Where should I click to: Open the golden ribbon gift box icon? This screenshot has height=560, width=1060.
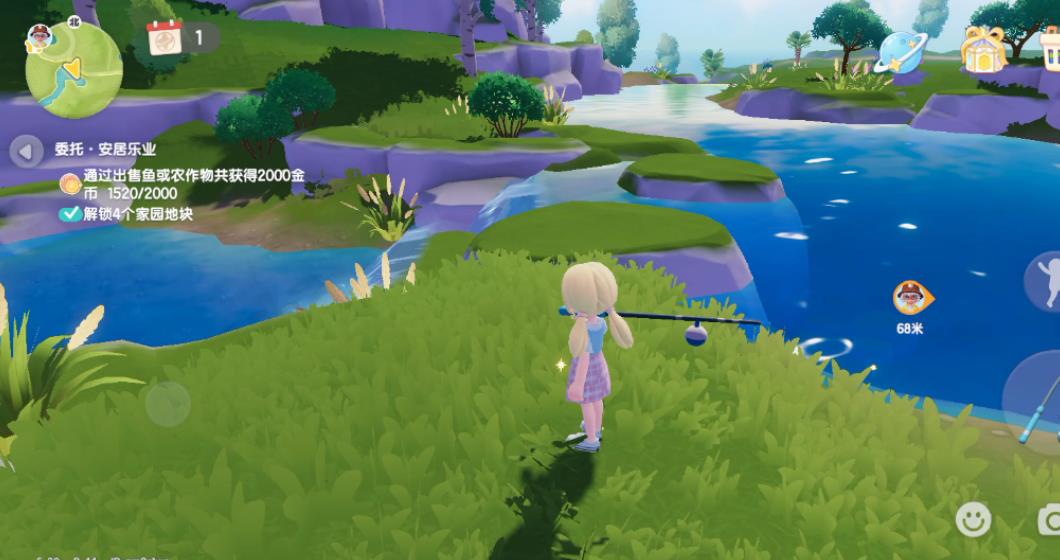point(982,49)
